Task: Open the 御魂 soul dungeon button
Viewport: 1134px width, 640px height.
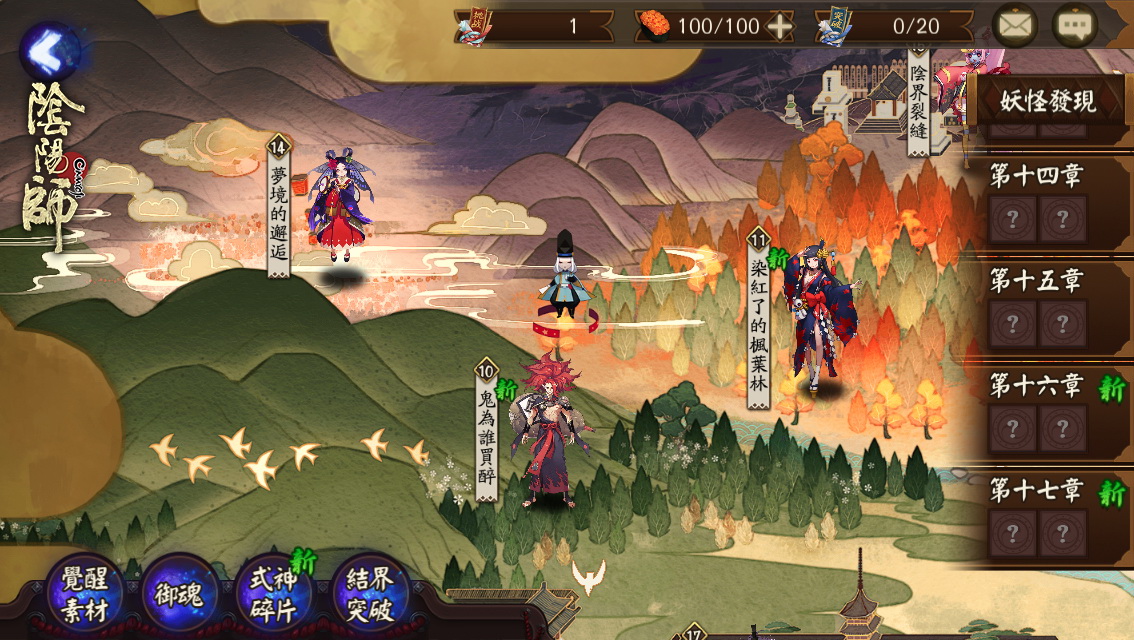Action: coord(180,594)
